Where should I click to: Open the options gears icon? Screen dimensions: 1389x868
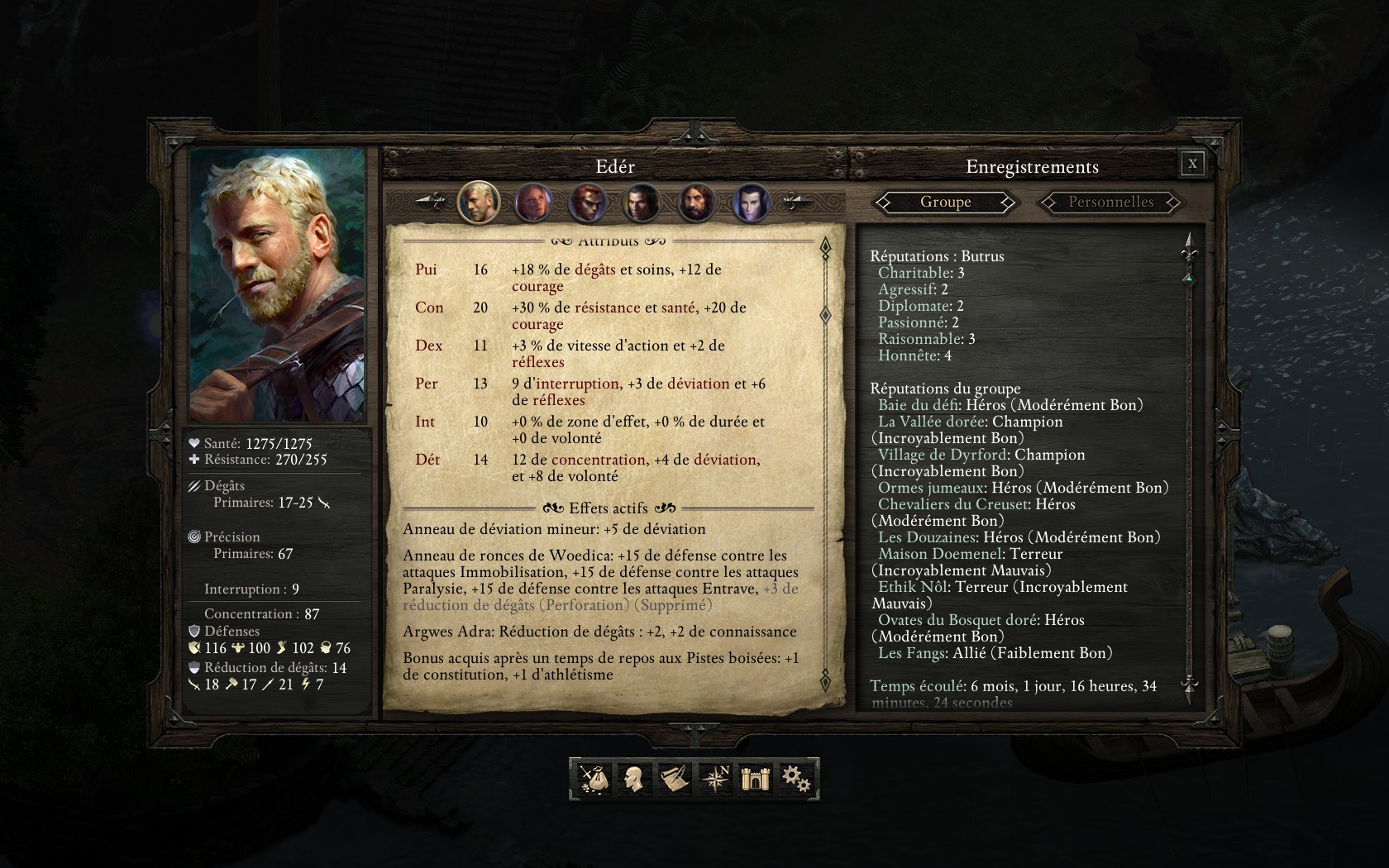pyautogui.click(x=796, y=779)
